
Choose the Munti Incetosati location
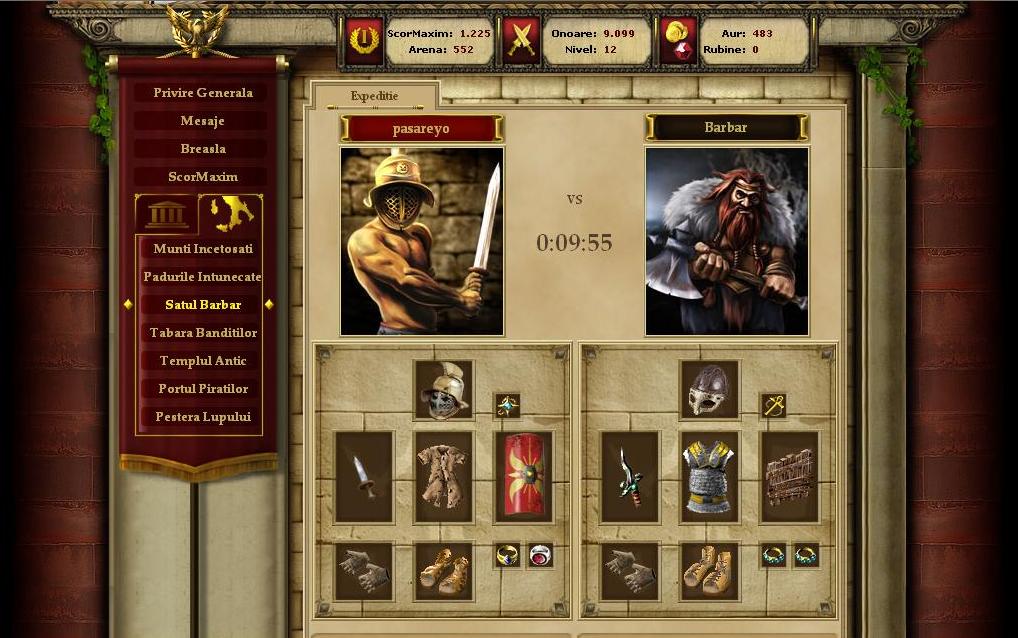[202, 249]
